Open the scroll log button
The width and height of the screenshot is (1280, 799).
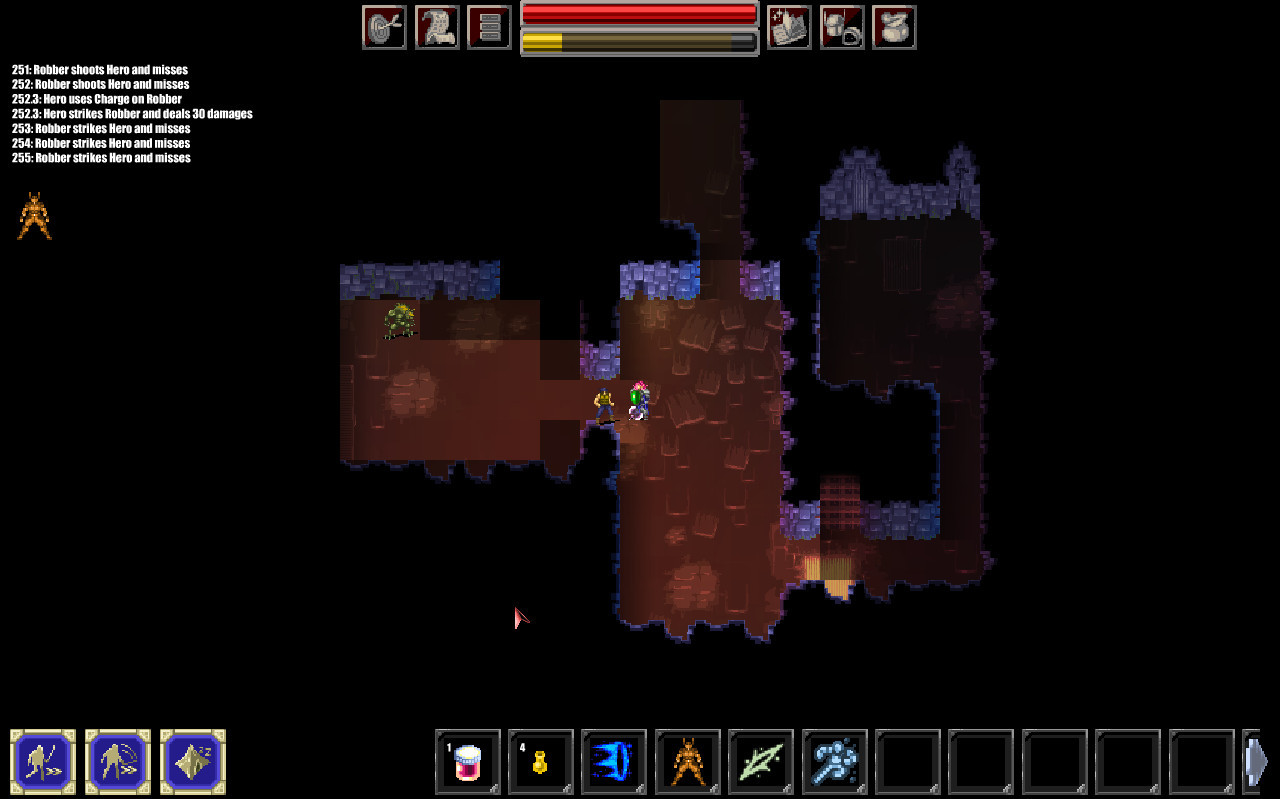tap(437, 27)
